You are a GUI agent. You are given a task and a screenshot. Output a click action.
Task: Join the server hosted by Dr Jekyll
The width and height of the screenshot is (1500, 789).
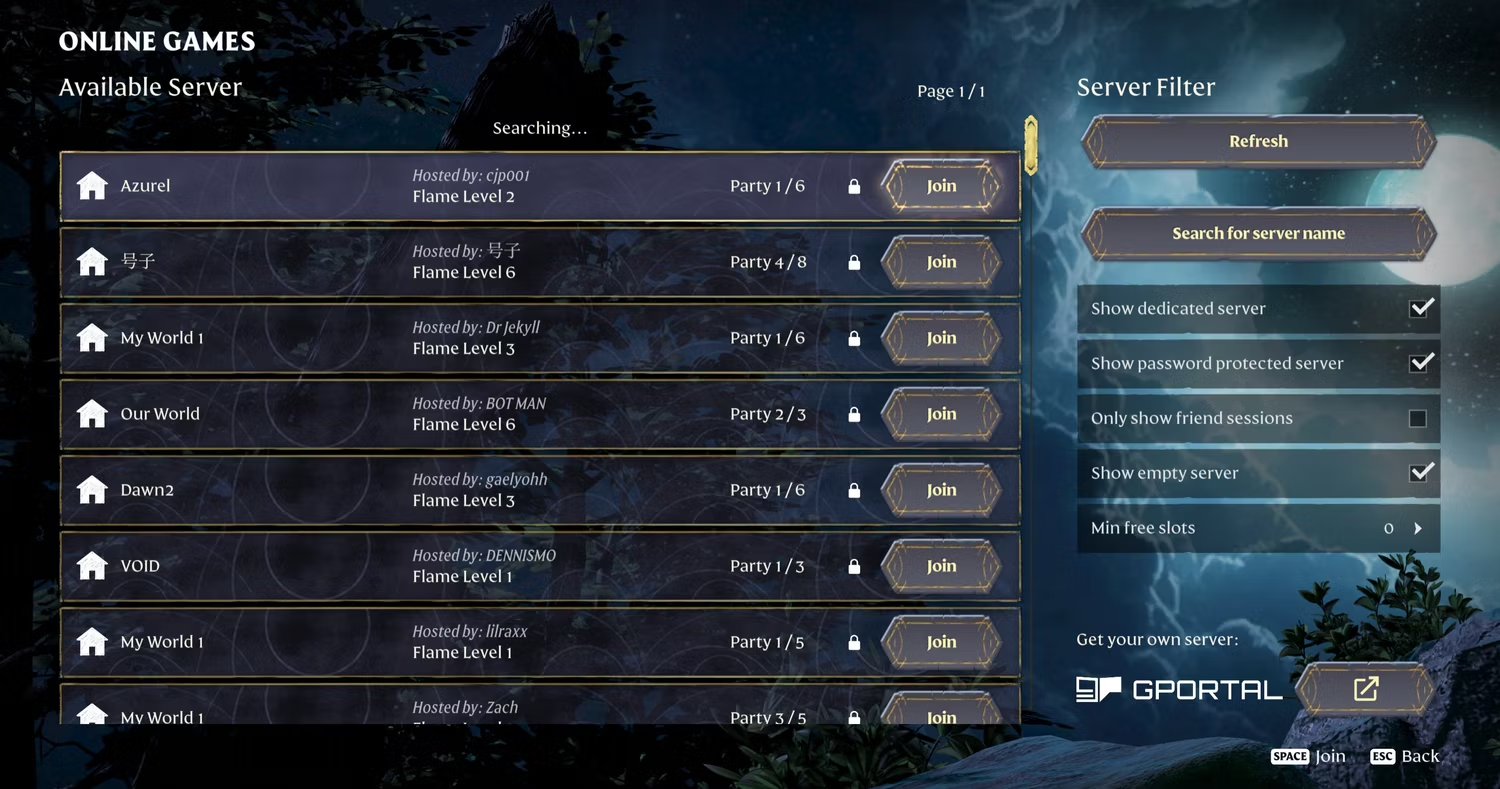pos(941,338)
